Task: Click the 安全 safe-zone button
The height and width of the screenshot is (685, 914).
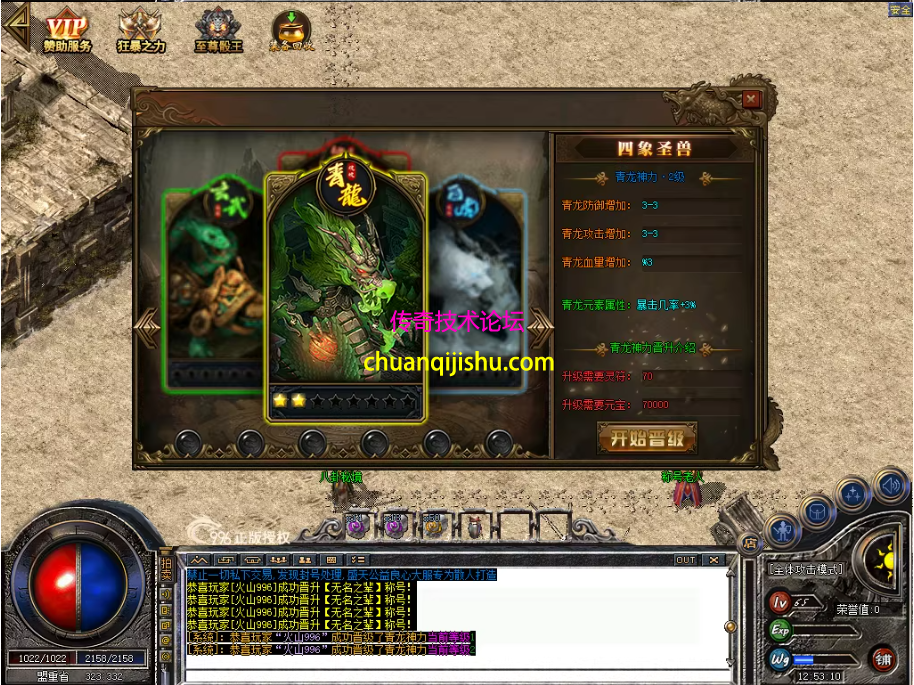Action: [x=900, y=10]
